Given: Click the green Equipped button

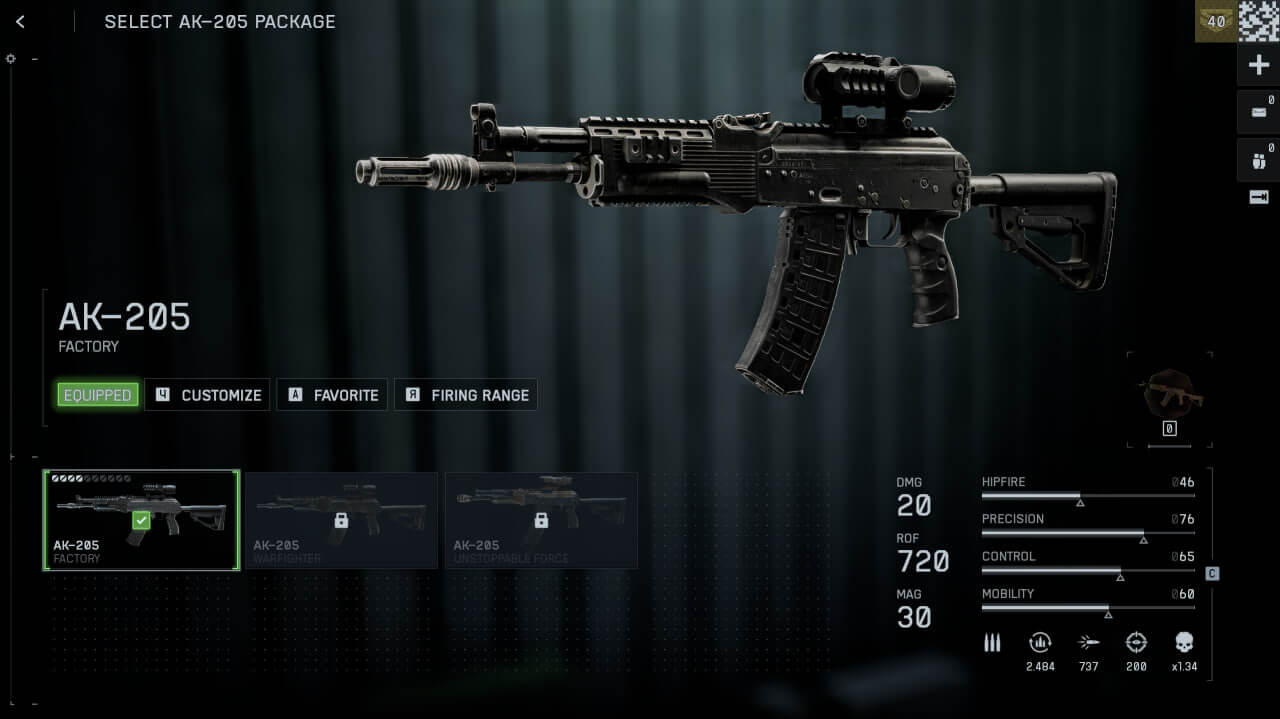Looking at the screenshot, I should tap(97, 395).
